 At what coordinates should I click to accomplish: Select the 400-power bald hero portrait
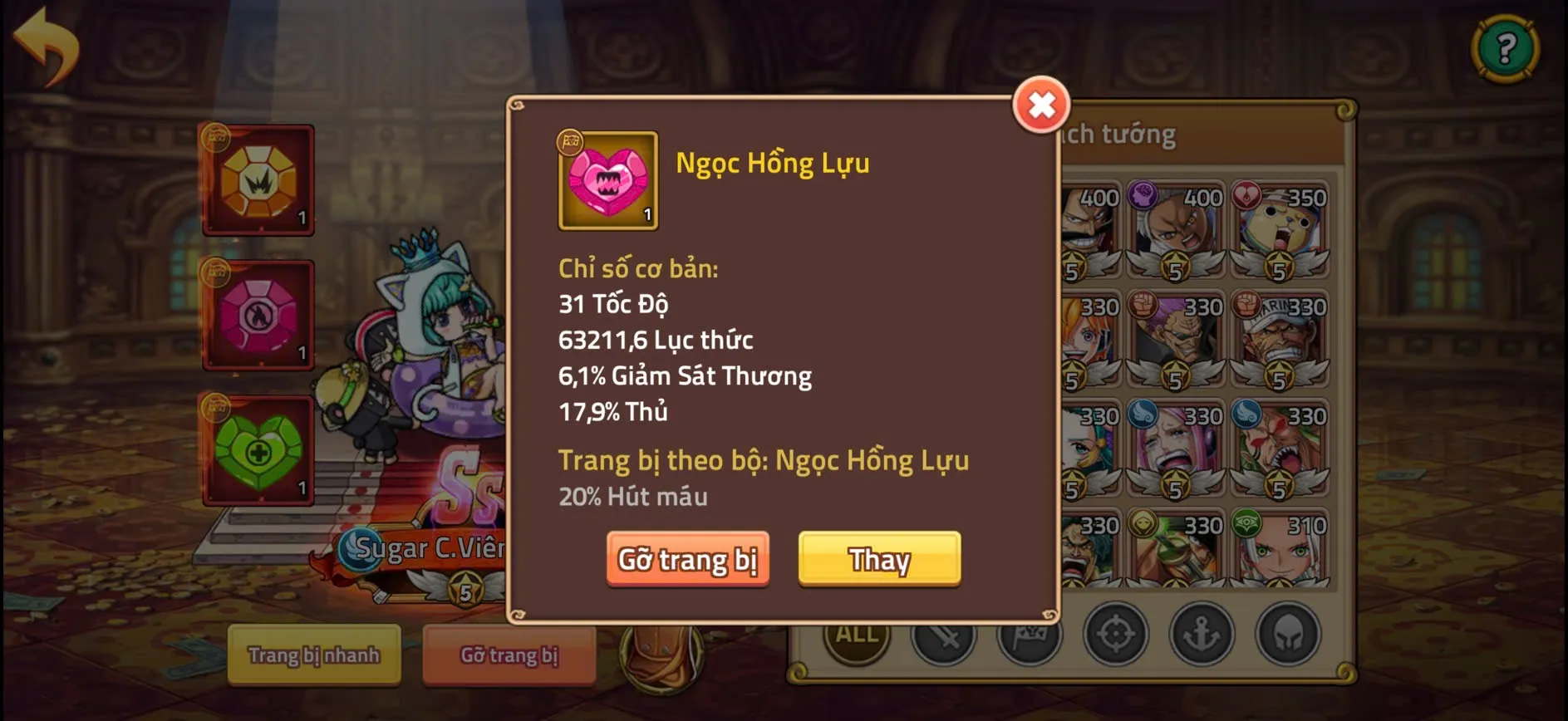click(1175, 224)
